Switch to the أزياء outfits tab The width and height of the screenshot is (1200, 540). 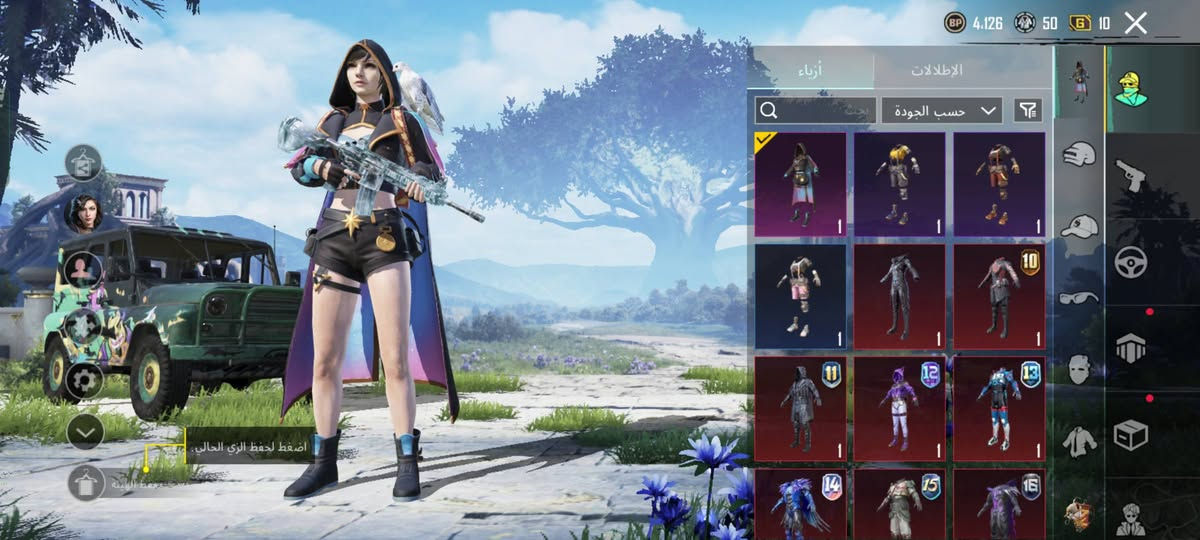point(810,70)
